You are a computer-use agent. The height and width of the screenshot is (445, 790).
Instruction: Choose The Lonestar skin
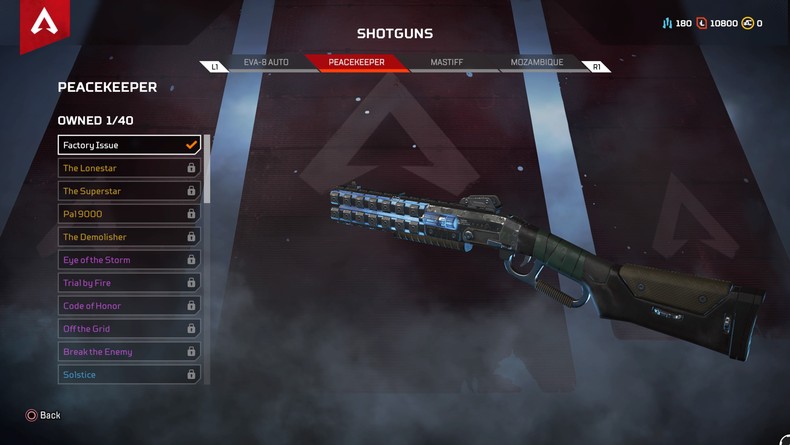point(129,168)
